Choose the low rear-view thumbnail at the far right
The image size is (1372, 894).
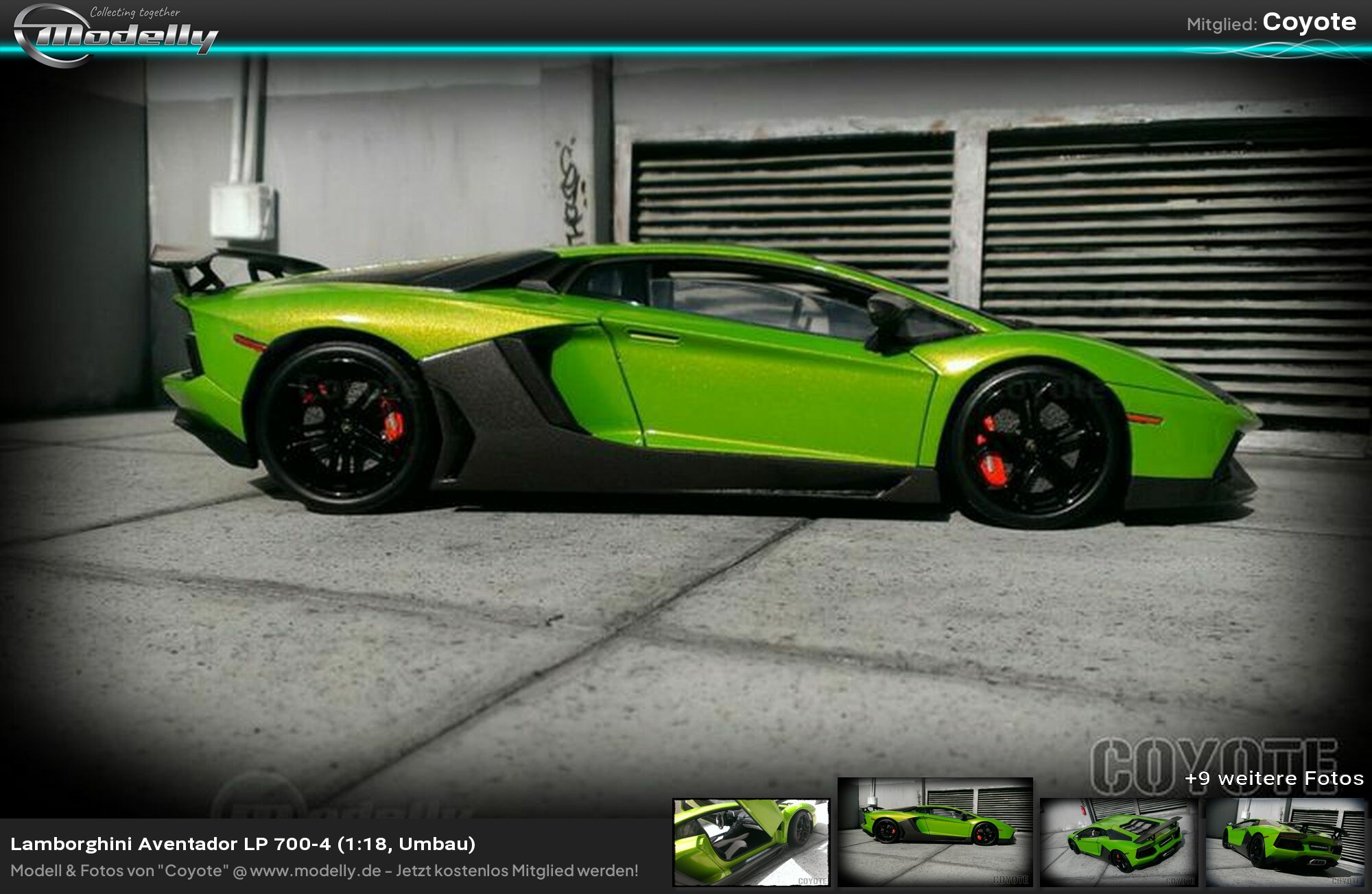[1285, 843]
